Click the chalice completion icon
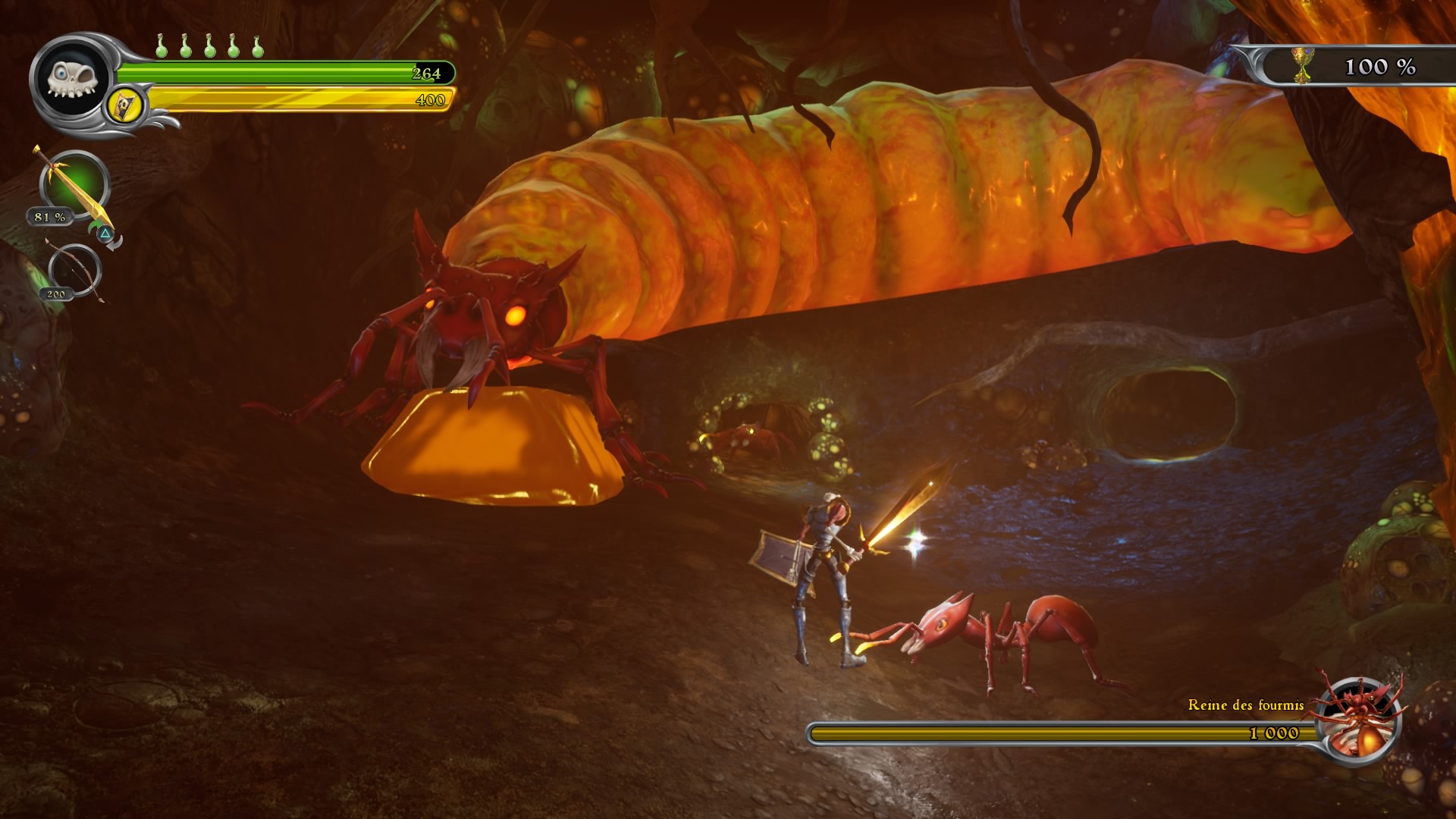This screenshot has height=819, width=1456. point(1302,66)
